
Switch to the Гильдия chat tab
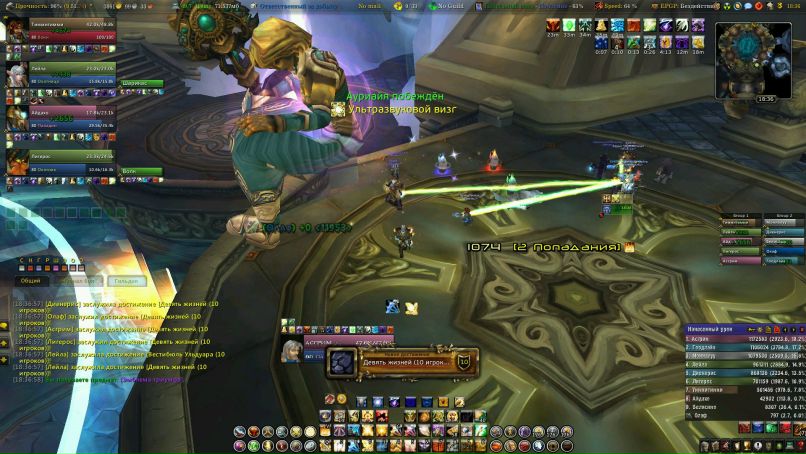tap(124, 281)
